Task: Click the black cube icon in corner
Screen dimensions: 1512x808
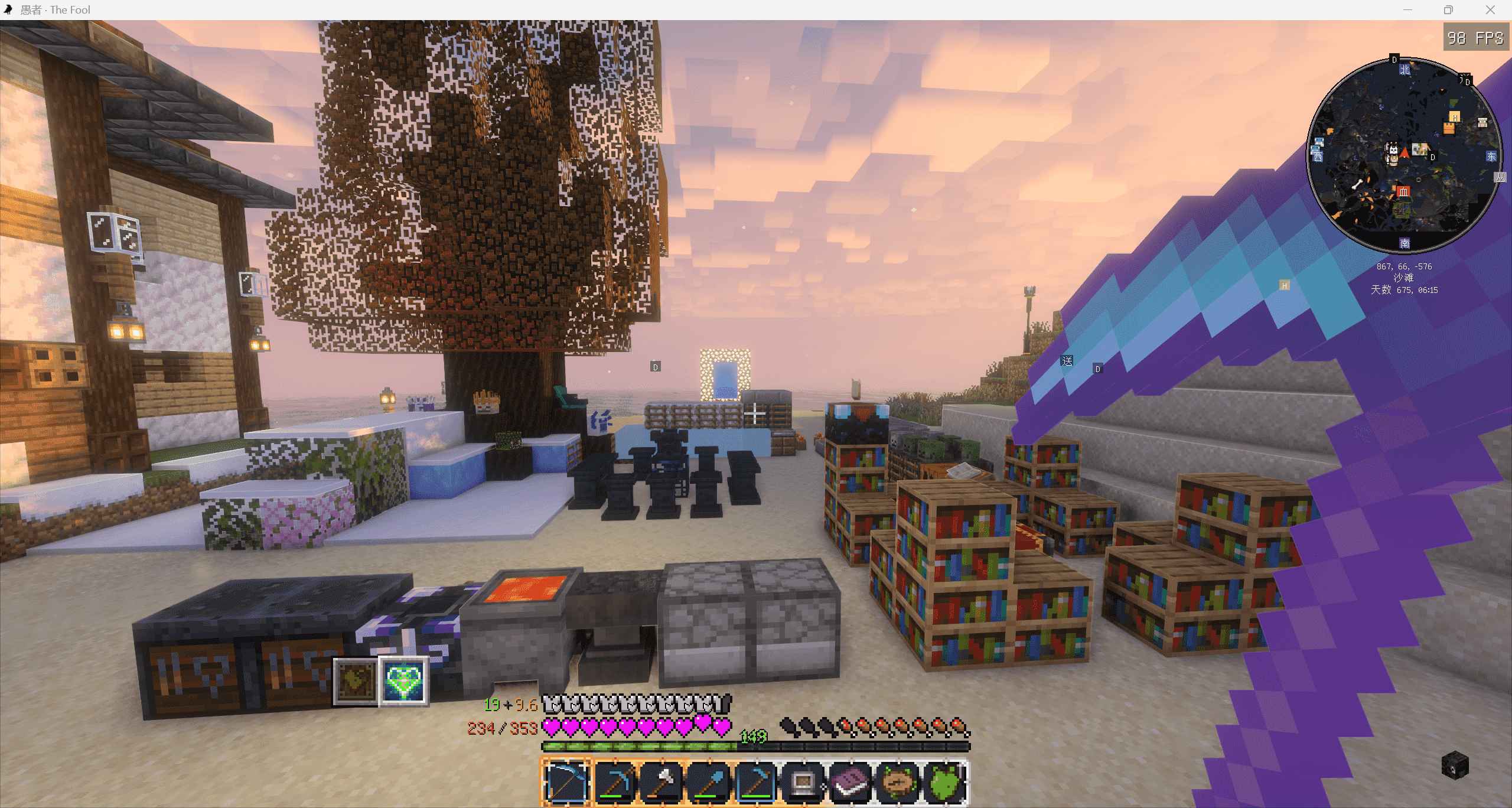Action: 1455,765
